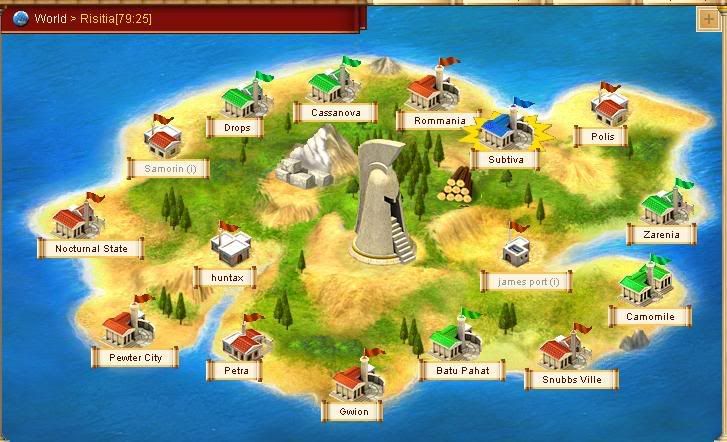Screen dimensions: 727x442
Task: Select the town labeled Drops
Action: pos(237,127)
